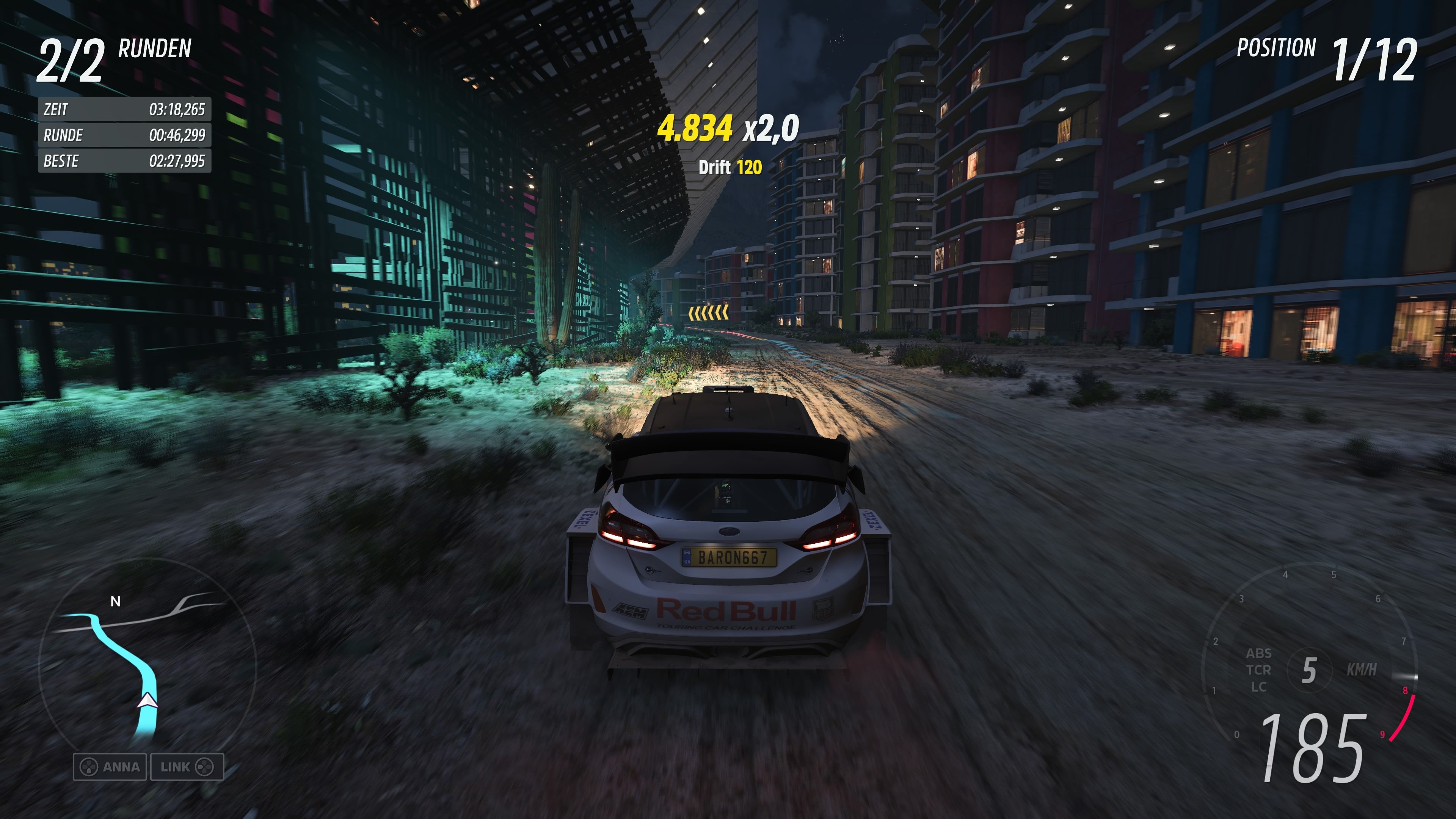
Task: Click the ANNA d-pad gamepad icon
Action: pos(89,767)
